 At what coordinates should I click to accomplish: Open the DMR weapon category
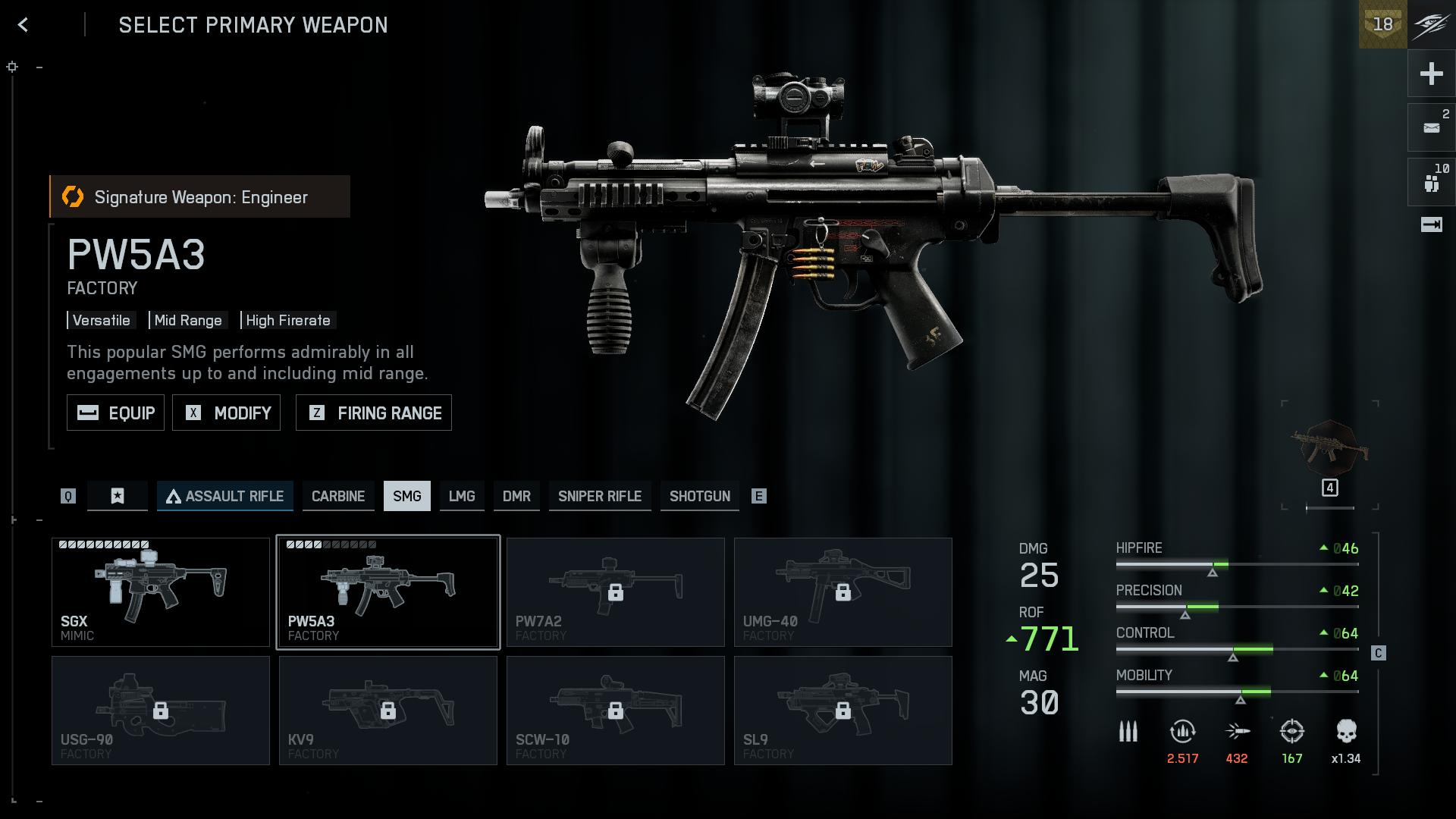click(x=516, y=496)
